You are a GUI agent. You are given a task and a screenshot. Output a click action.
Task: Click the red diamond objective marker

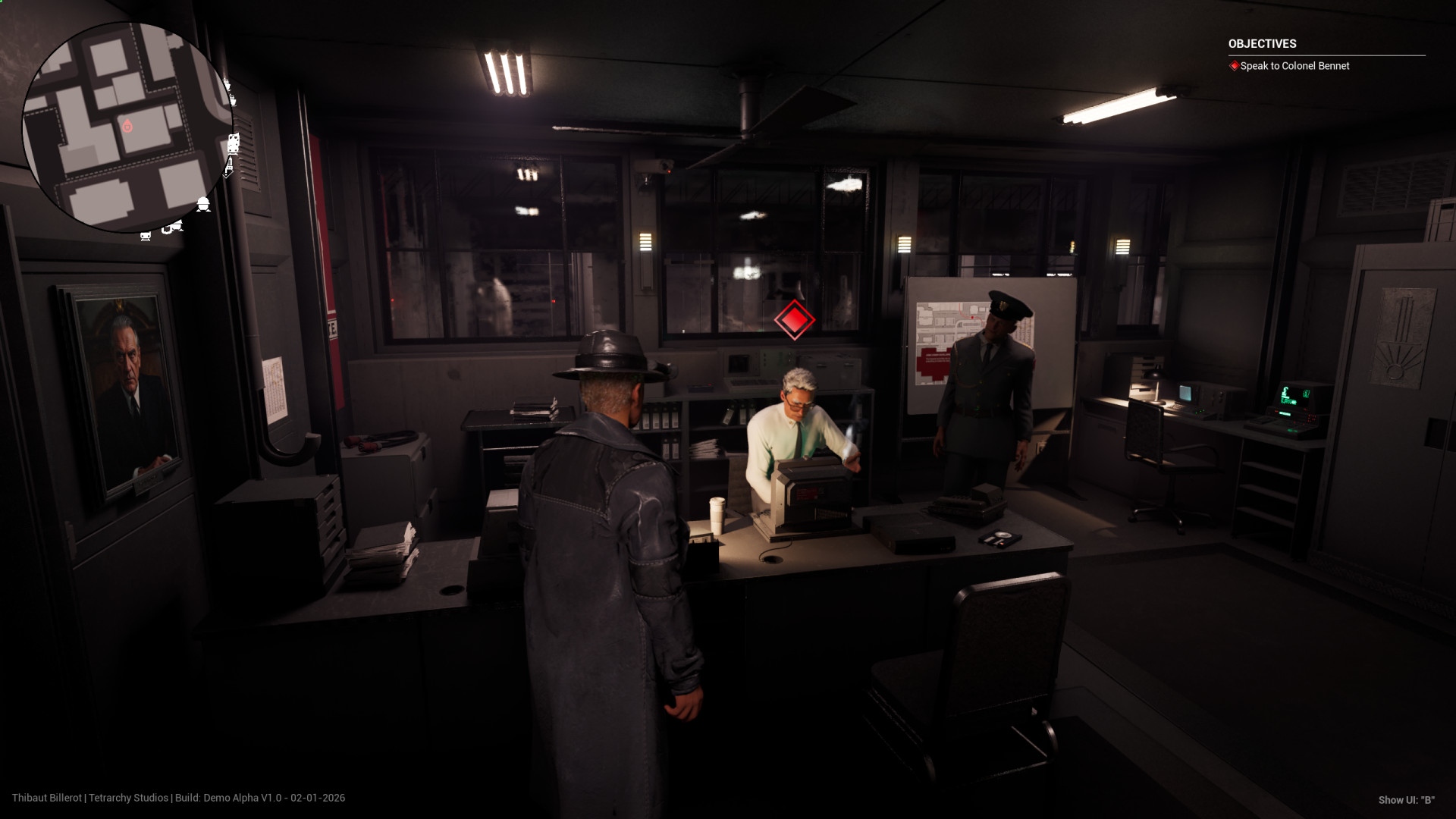[794, 319]
